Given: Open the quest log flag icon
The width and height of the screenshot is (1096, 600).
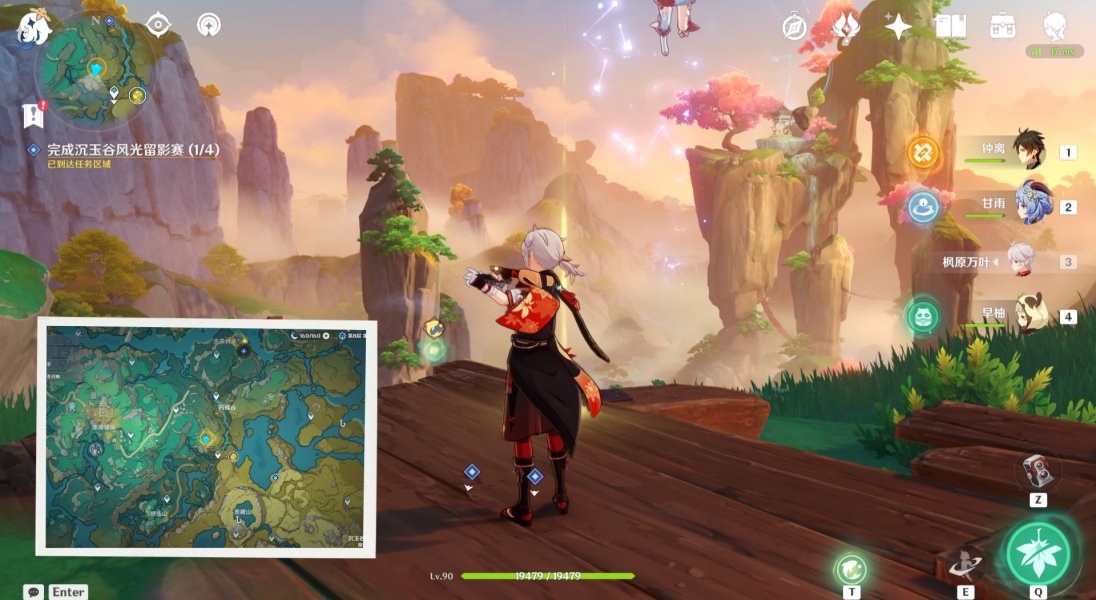Looking at the screenshot, I should pos(33,116).
